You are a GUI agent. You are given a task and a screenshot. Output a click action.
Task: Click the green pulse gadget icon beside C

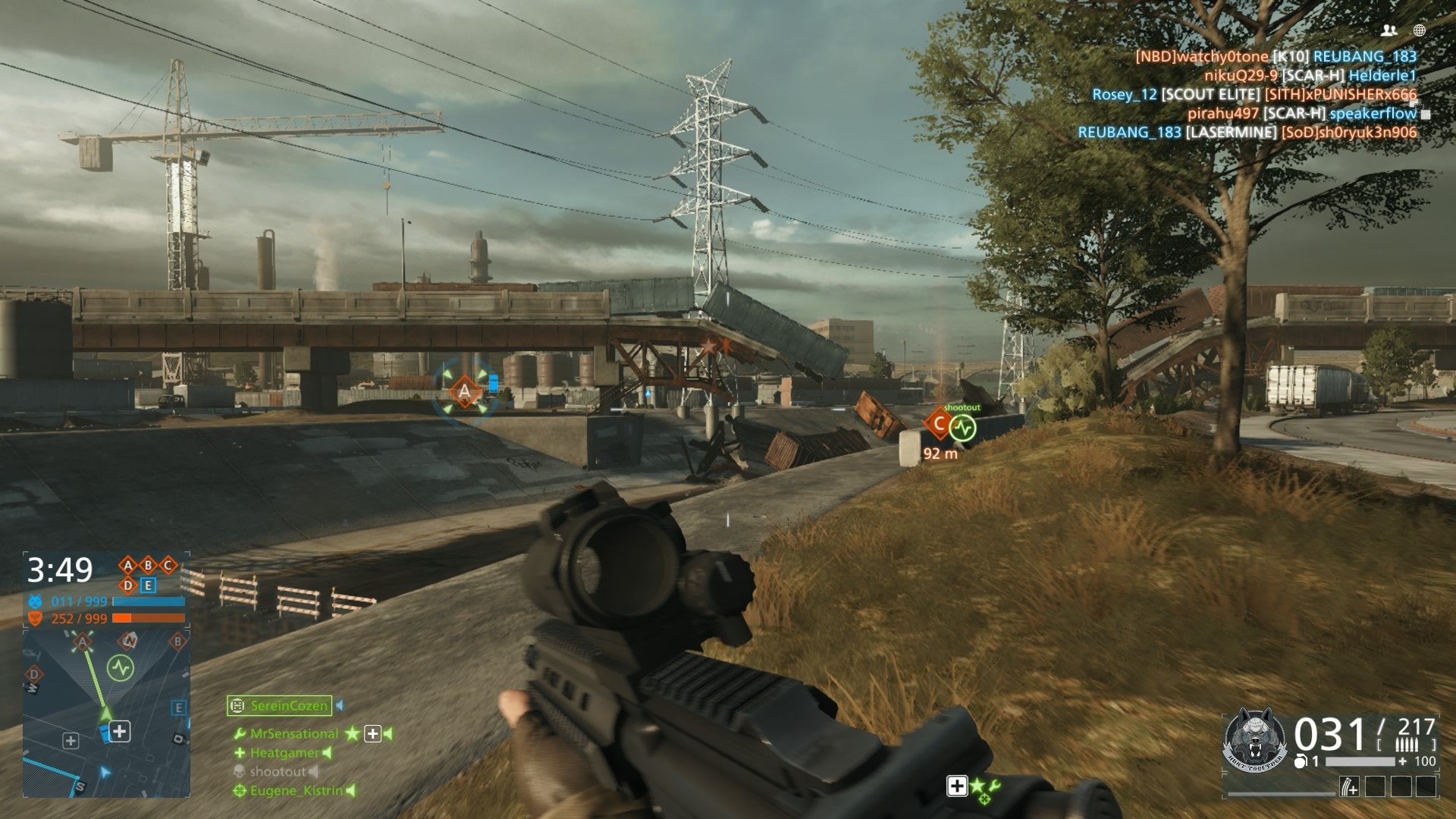pyautogui.click(x=962, y=427)
